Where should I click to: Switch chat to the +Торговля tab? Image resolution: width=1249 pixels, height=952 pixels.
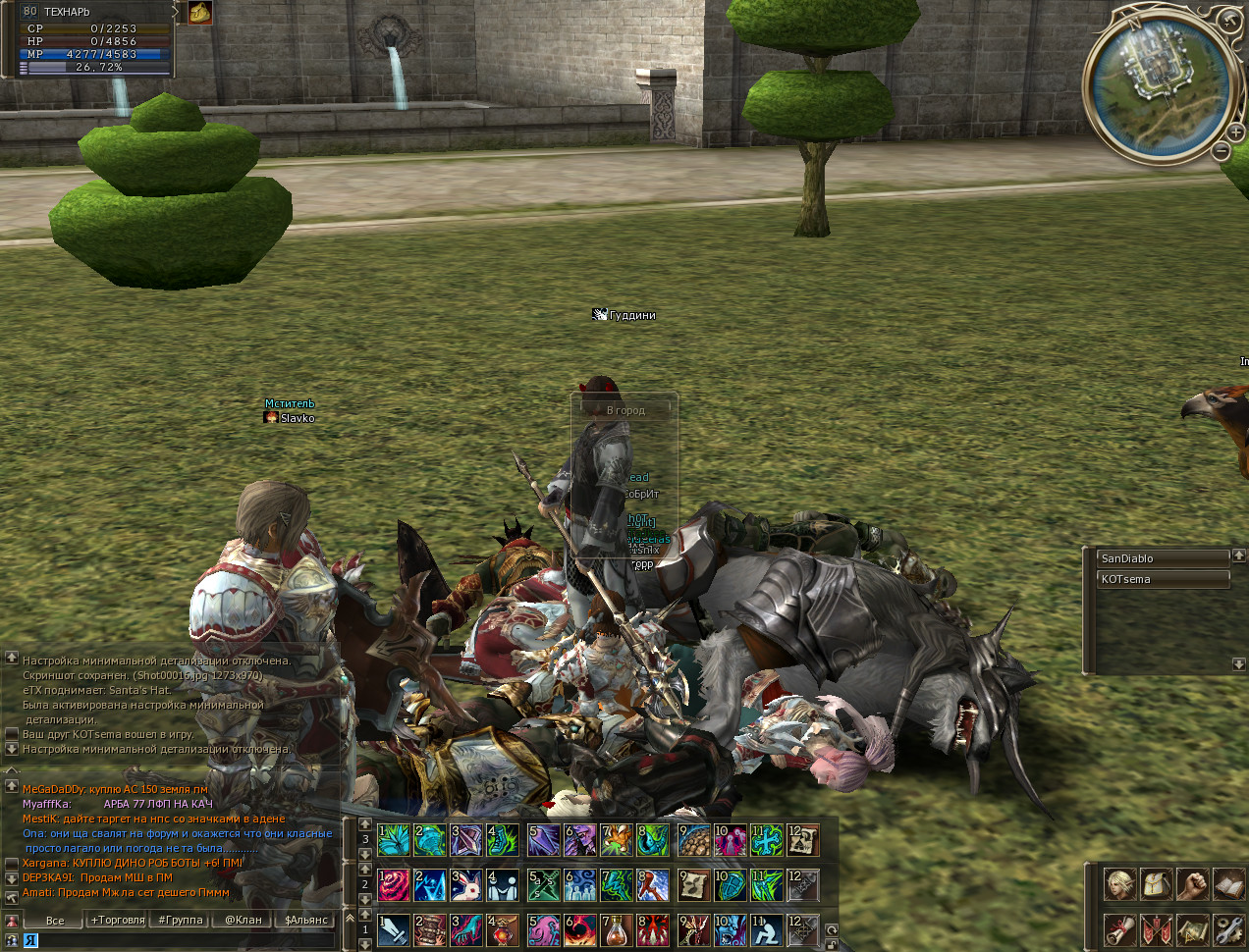point(118,920)
